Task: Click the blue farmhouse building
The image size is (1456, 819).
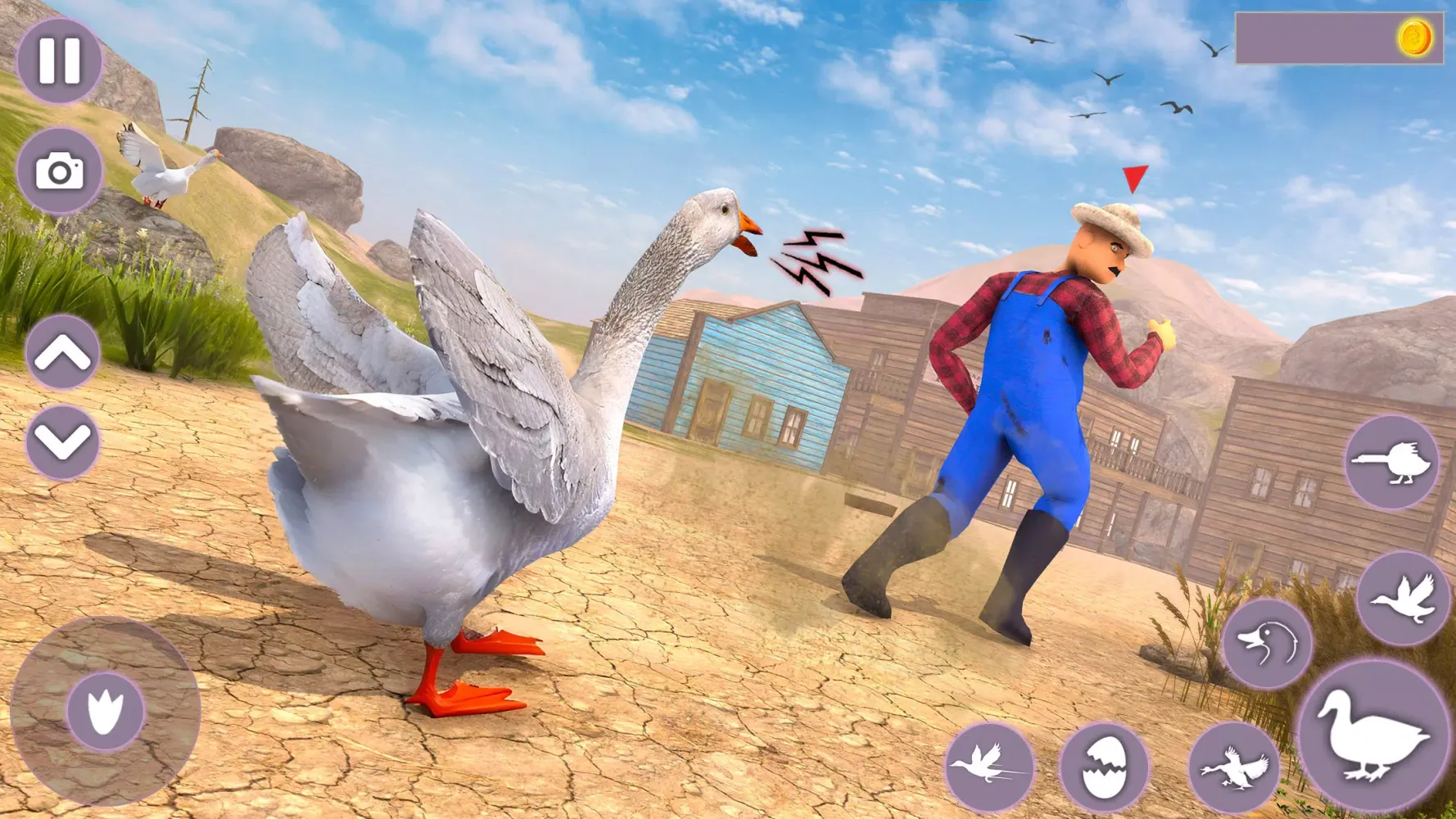Action: [x=762, y=385]
